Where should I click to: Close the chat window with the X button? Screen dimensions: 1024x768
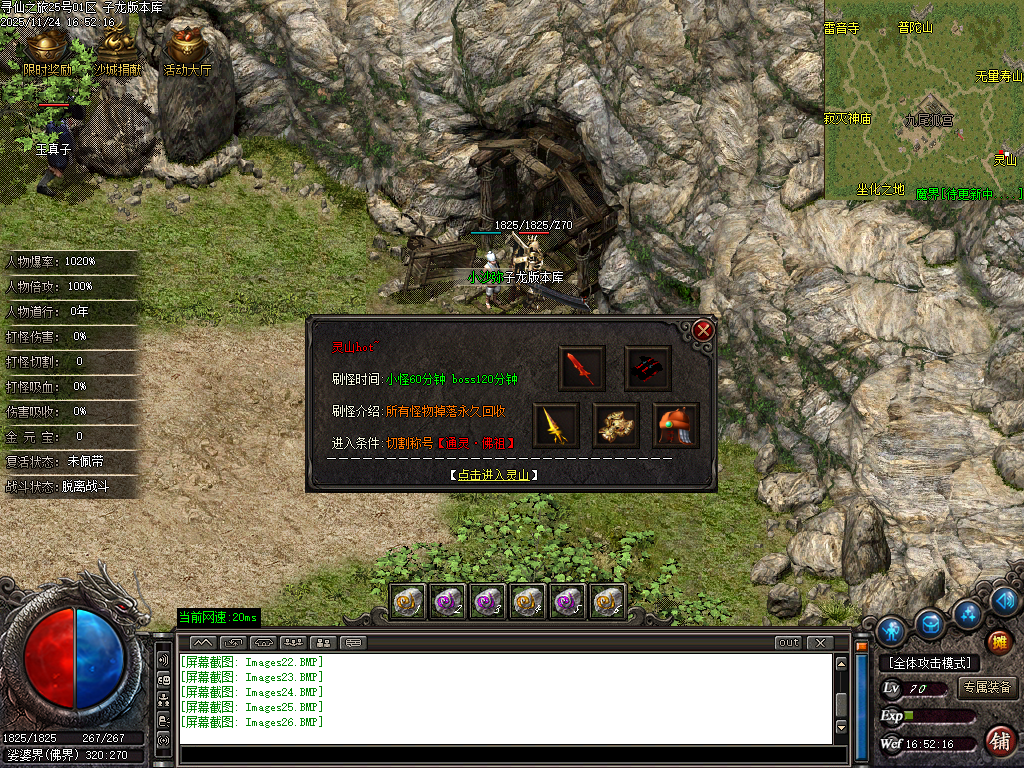[x=819, y=642]
